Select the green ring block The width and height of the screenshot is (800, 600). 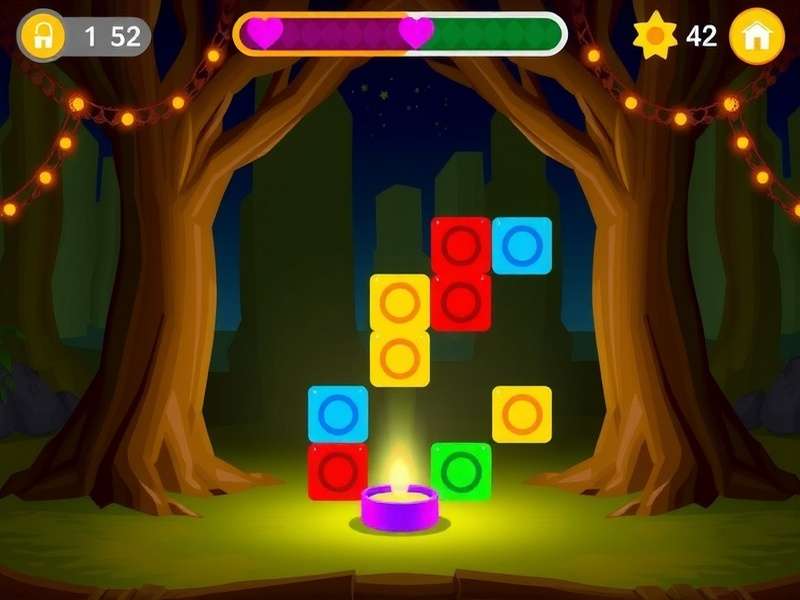pos(461,471)
